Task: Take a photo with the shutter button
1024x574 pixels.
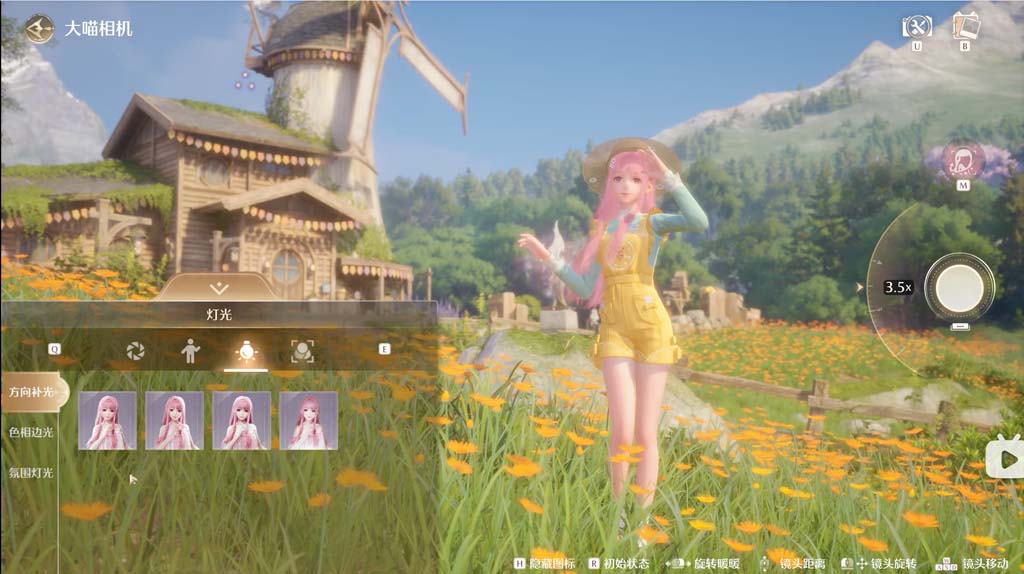Action: [x=959, y=287]
